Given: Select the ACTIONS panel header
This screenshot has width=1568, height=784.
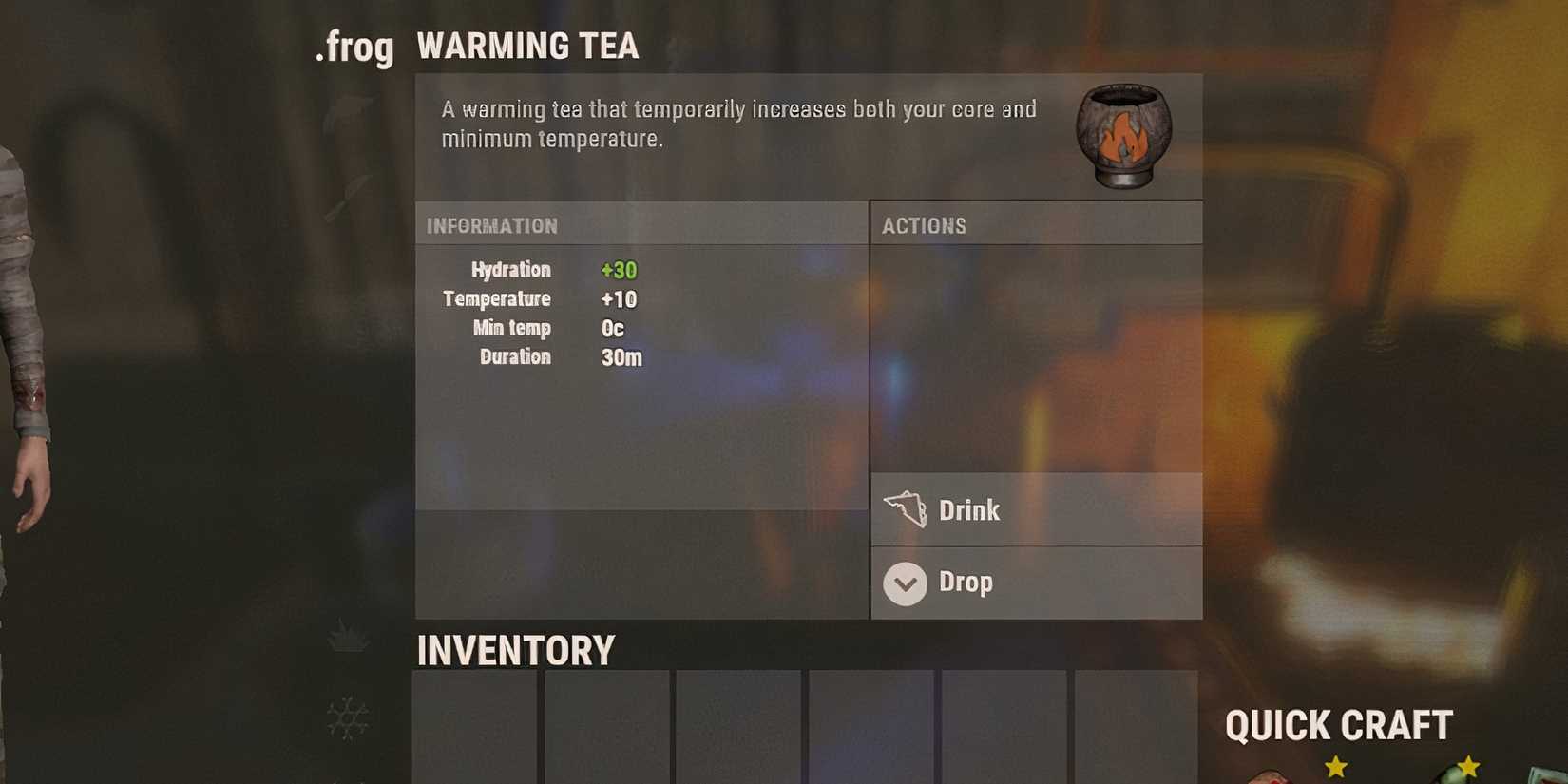Looking at the screenshot, I should point(927,225).
